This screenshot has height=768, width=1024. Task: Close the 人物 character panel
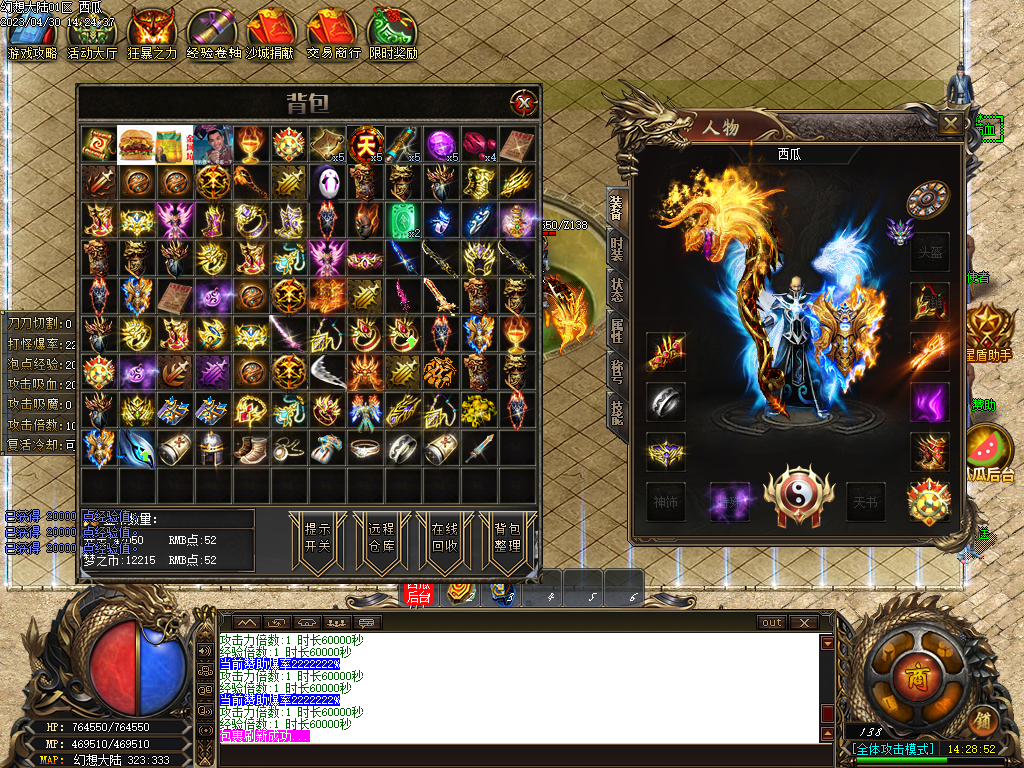pyautogui.click(x=951, y=123)
